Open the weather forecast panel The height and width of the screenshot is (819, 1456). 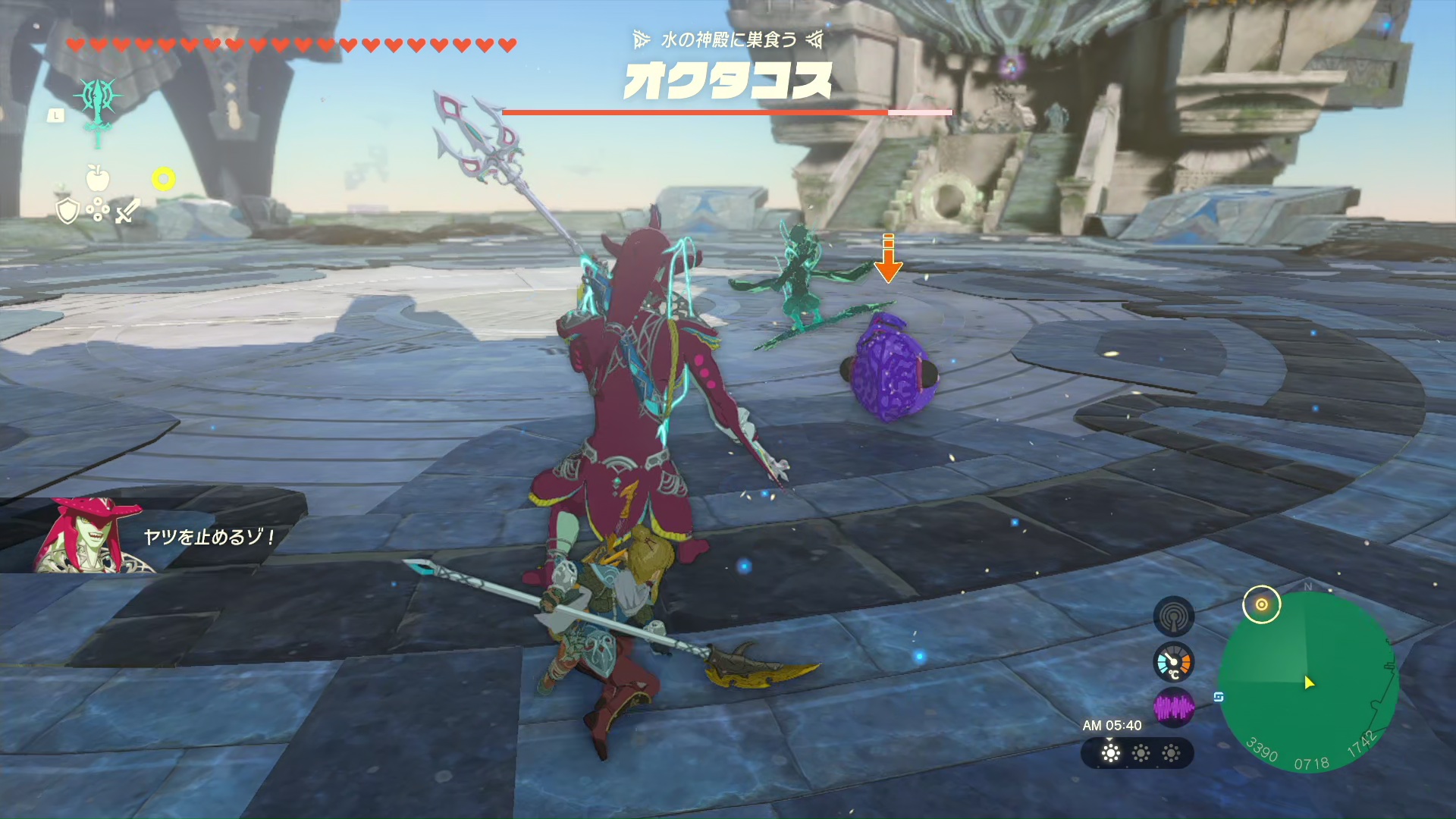tap(1137, 753)
